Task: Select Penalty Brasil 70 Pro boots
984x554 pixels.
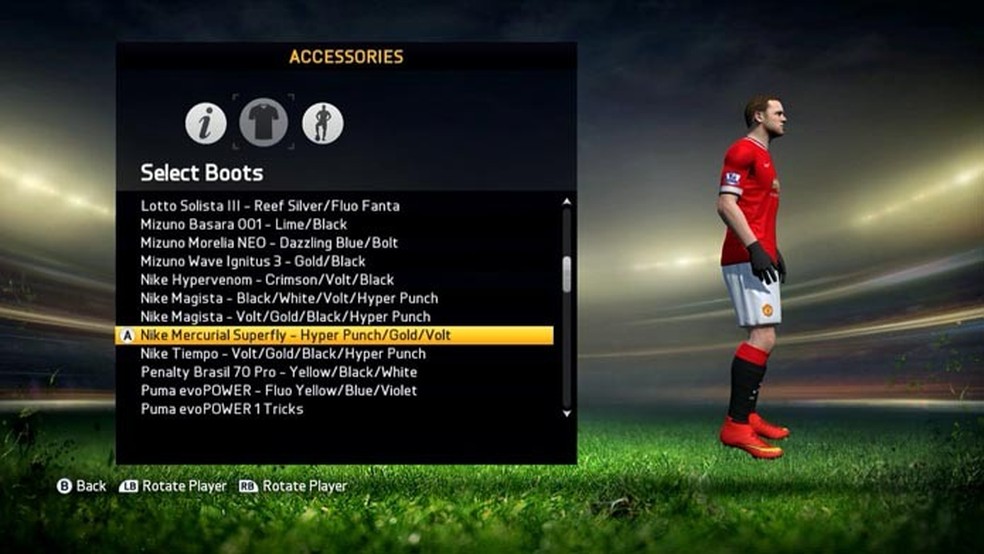Action: coord(279,372)
